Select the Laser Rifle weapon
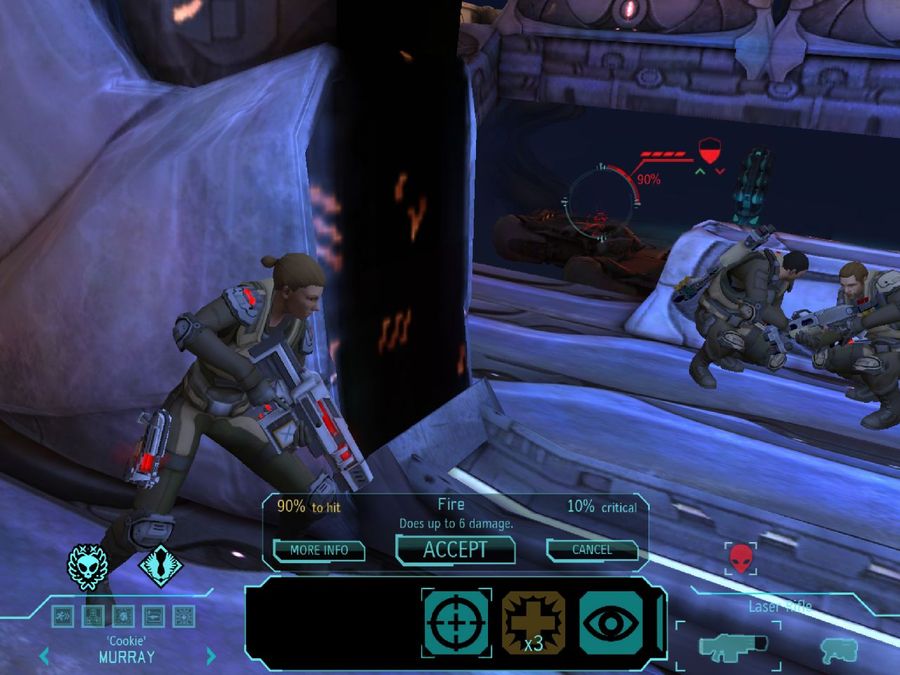This screenshot has height=675, width=900. click(727, 646)
